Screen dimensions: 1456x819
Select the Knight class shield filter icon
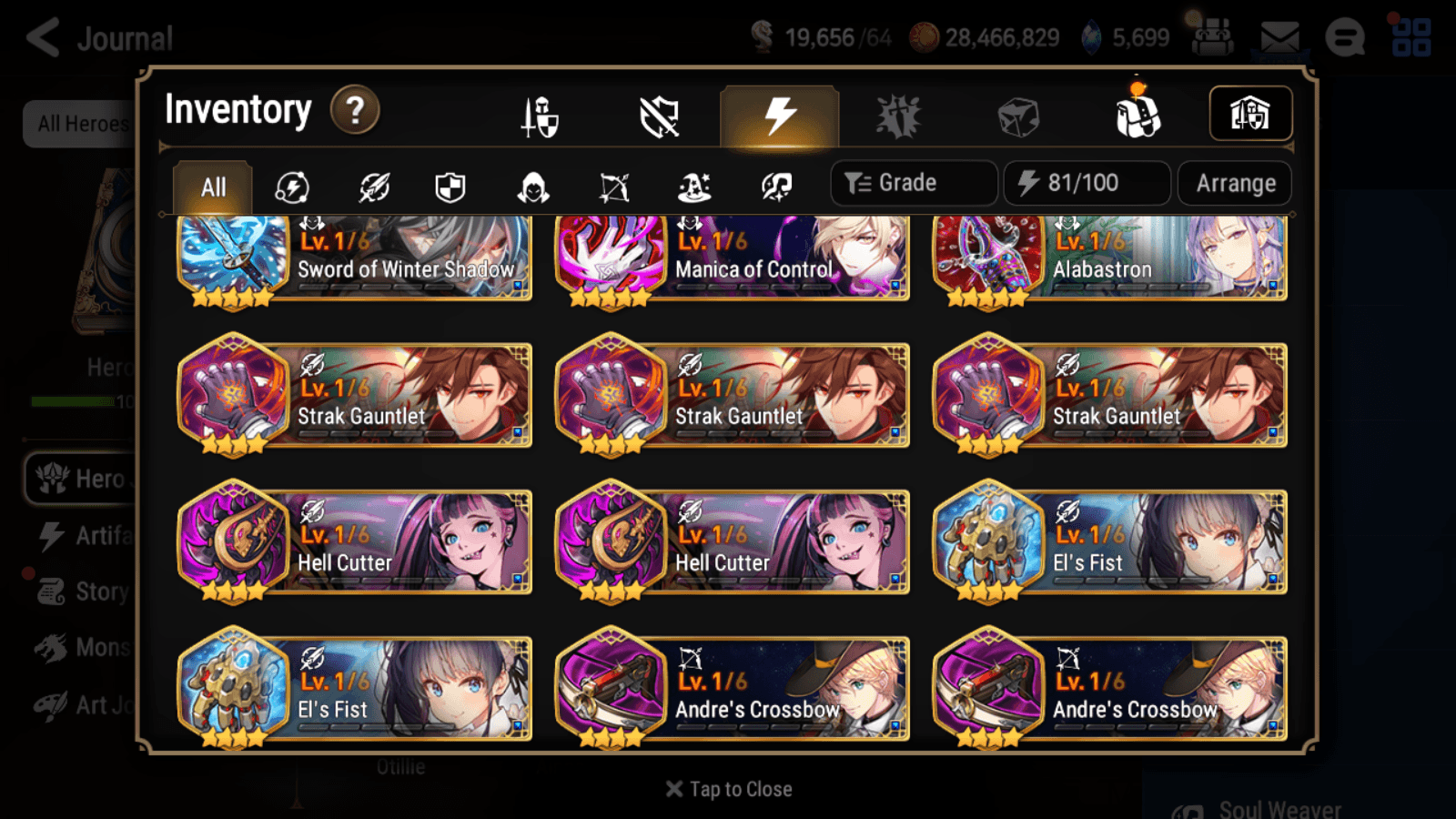pos(450,187)
